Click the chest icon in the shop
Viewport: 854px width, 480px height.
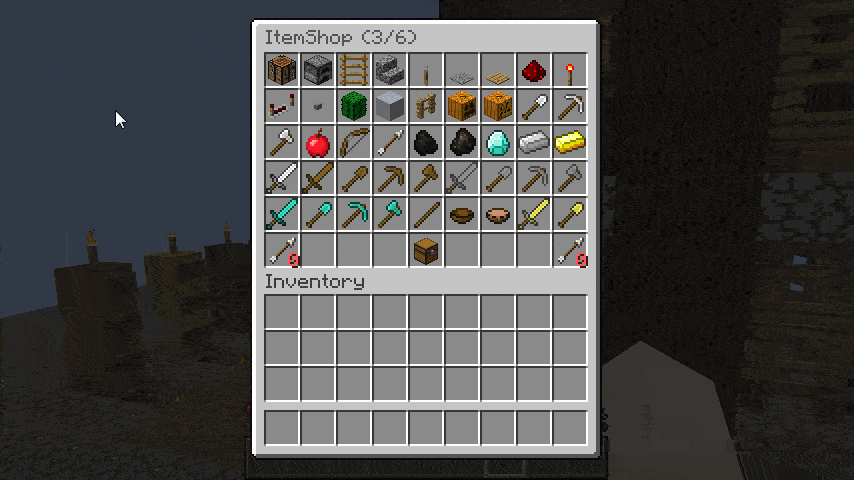click(426, 251)
